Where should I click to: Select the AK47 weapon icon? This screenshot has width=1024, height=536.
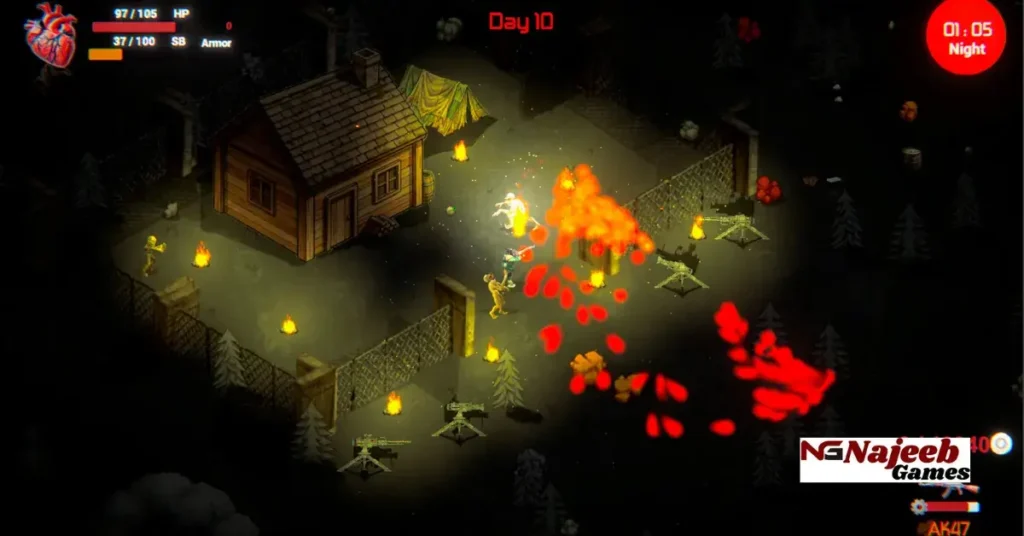pos(951,489)
